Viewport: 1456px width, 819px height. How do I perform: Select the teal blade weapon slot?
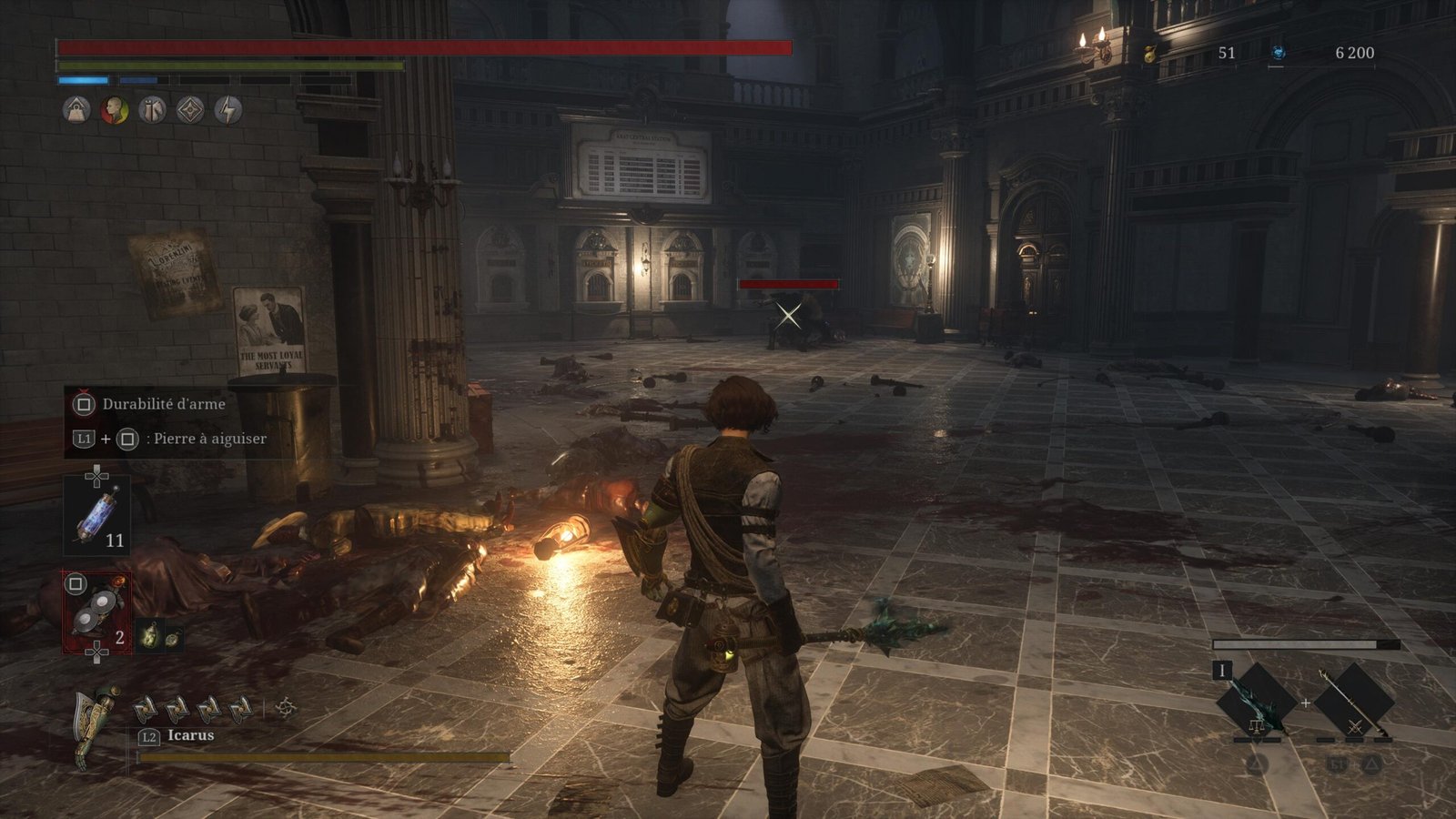[1257, 702]
